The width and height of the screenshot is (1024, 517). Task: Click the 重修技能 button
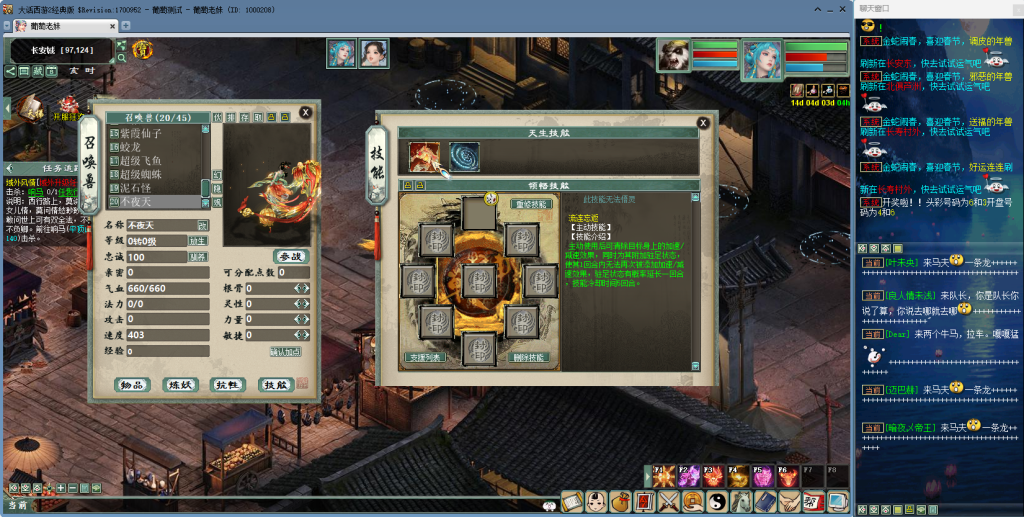coord(531,204)
